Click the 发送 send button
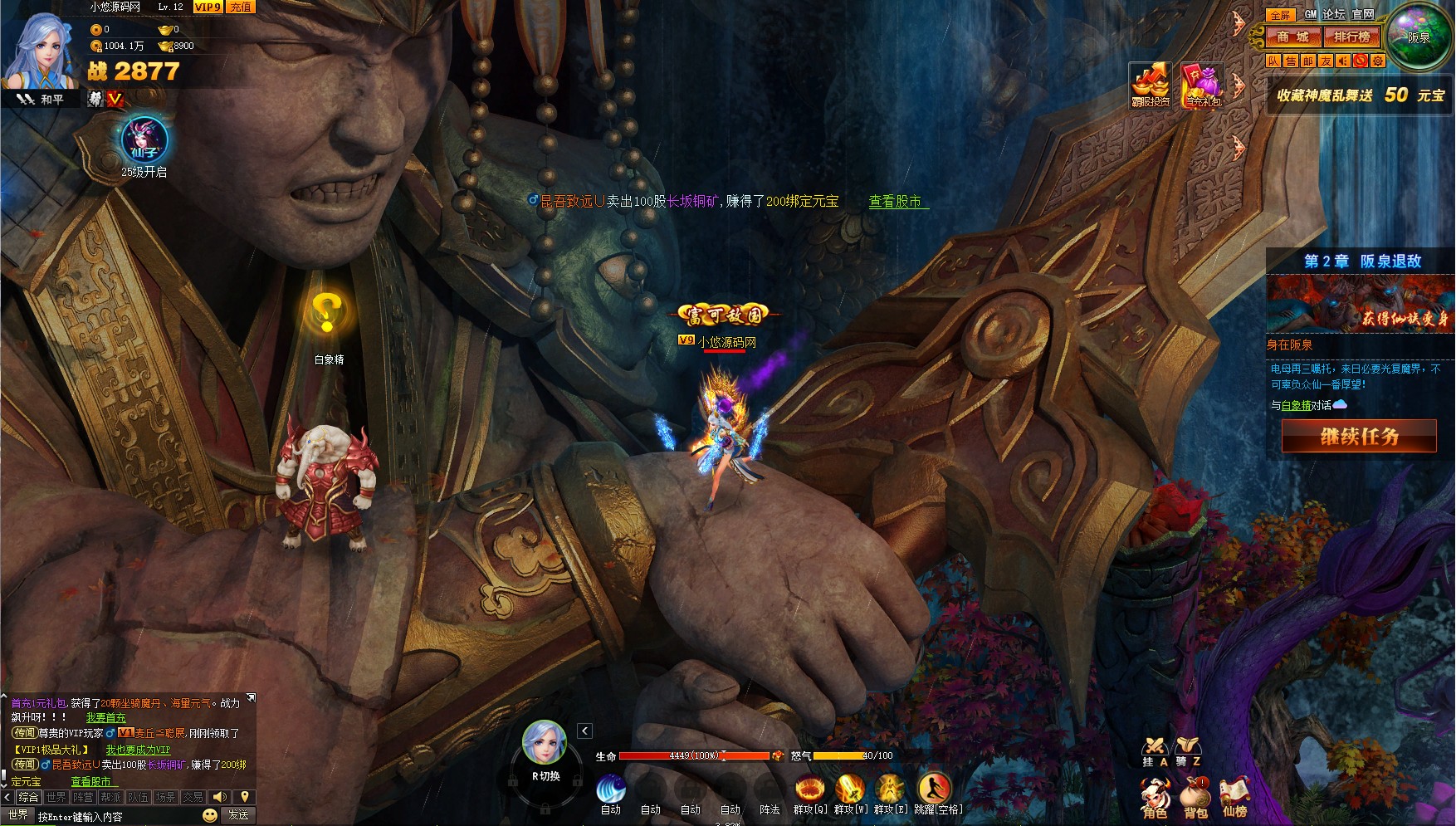Viewport: 1456px width, 826px height. click(x=238, y=815)
